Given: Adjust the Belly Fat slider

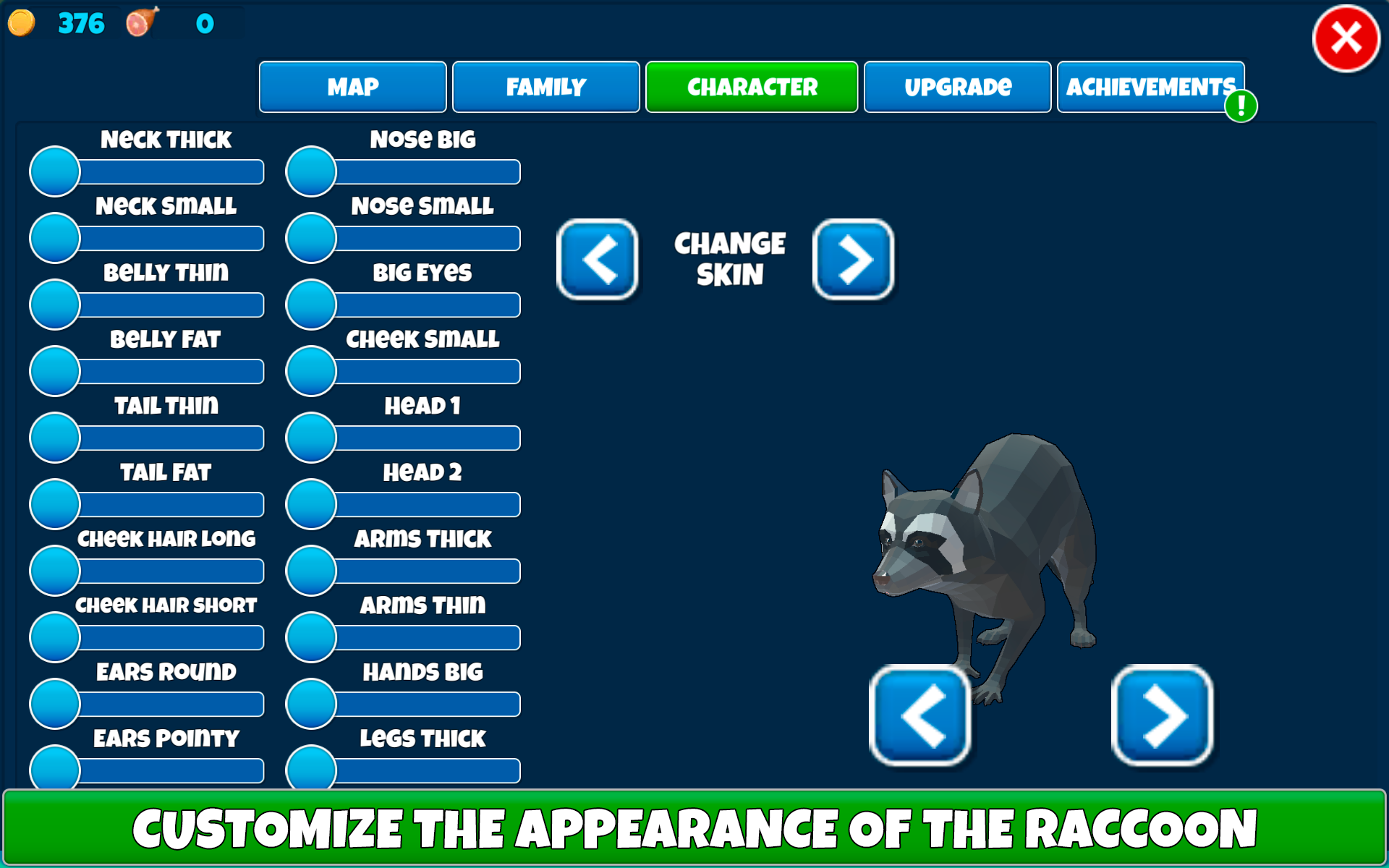Looking at the screenshot, I should coord(54,371).
